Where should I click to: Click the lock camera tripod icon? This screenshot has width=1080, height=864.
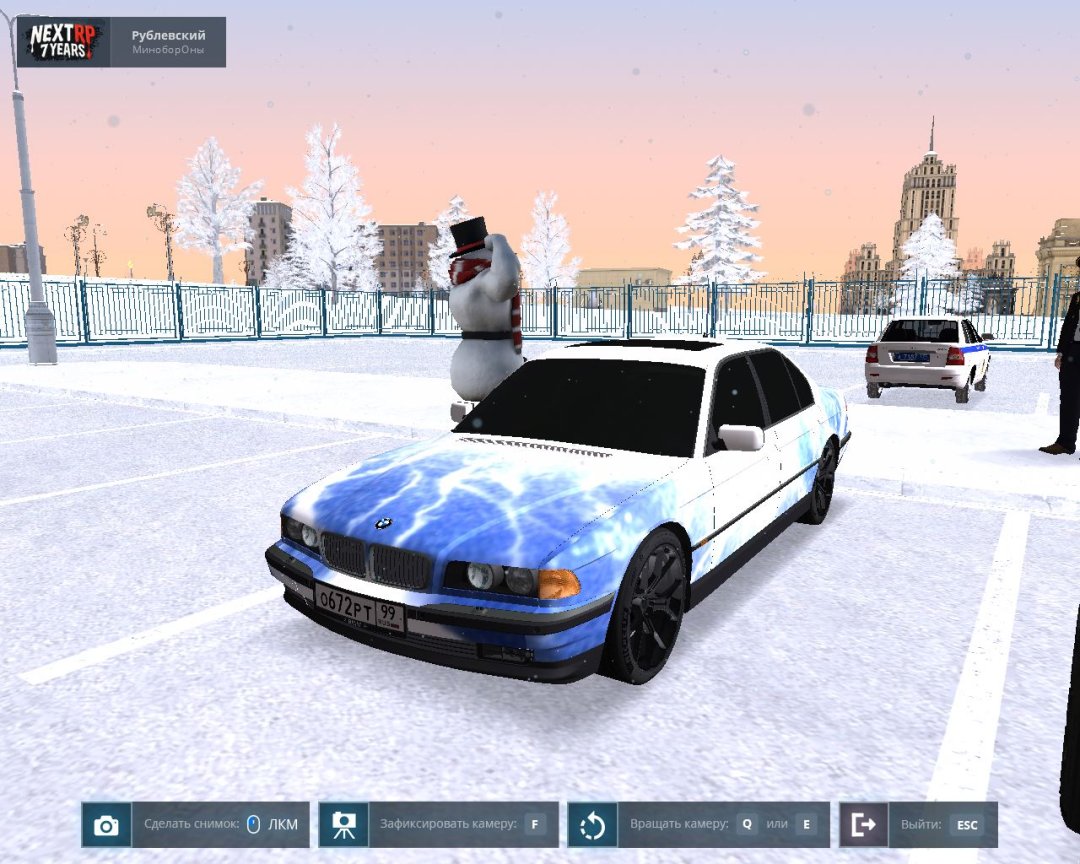click(344, 825)
